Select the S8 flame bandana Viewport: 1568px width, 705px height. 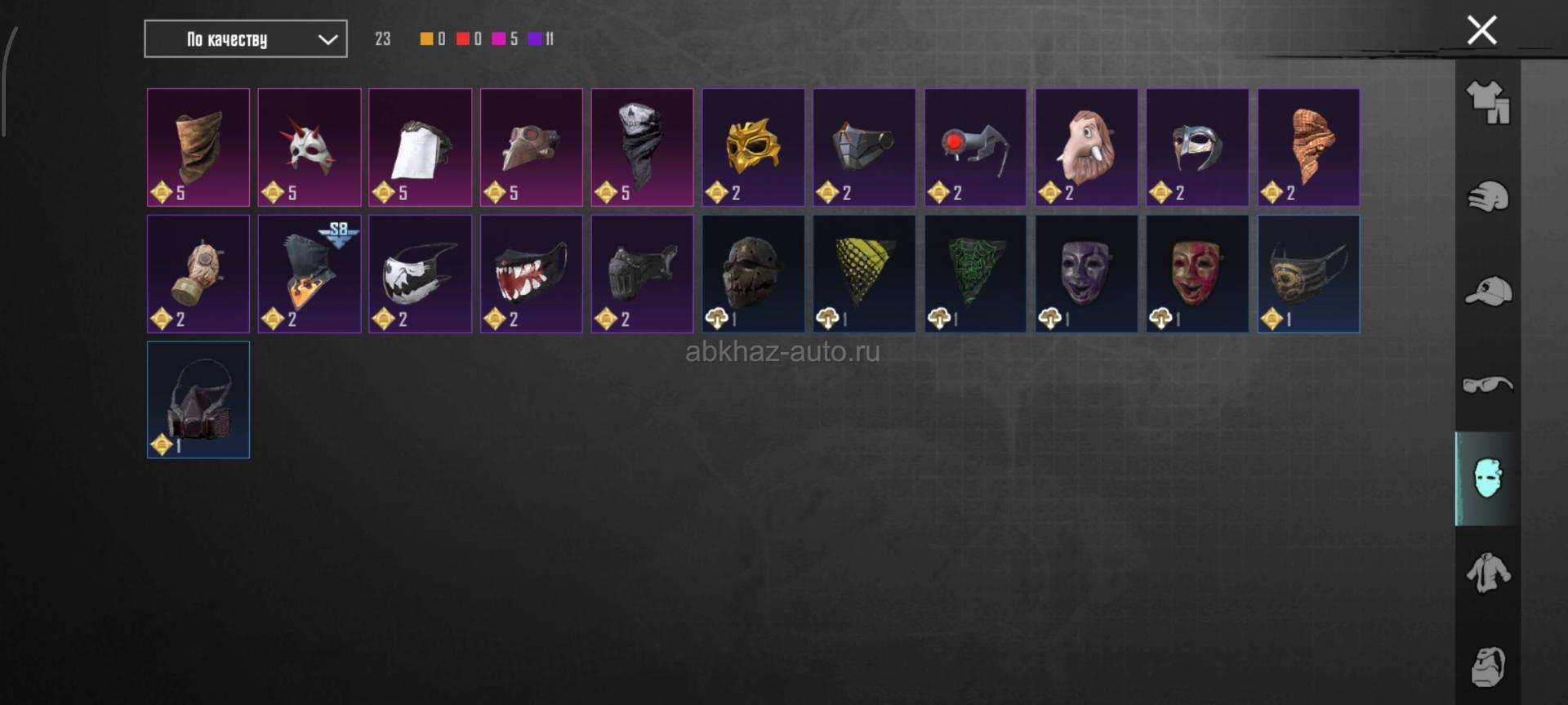[310, 274]
